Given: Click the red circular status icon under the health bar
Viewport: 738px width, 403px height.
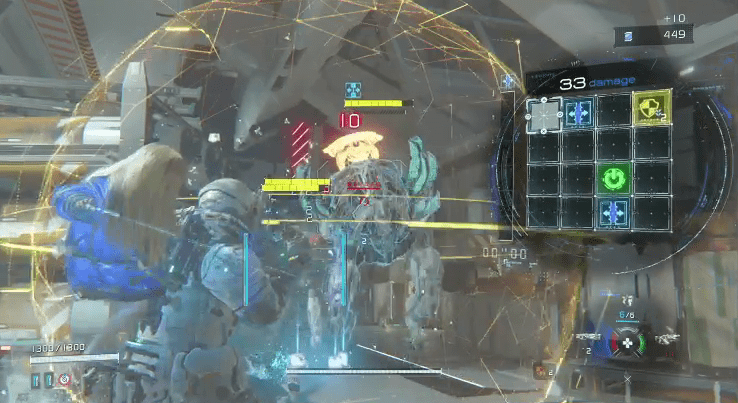Looking at the screenshot, I should pyautogui.click(x=65, y=380).
